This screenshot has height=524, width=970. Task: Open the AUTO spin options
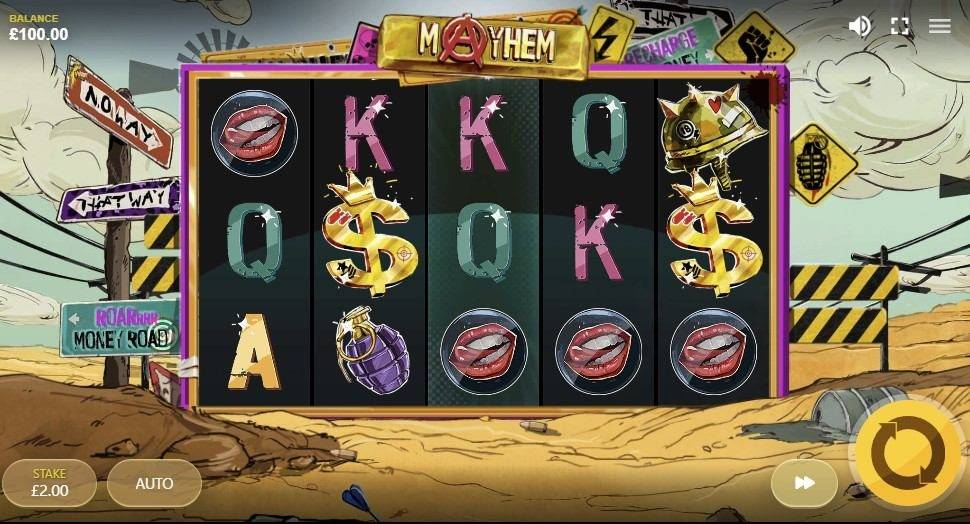154,483
